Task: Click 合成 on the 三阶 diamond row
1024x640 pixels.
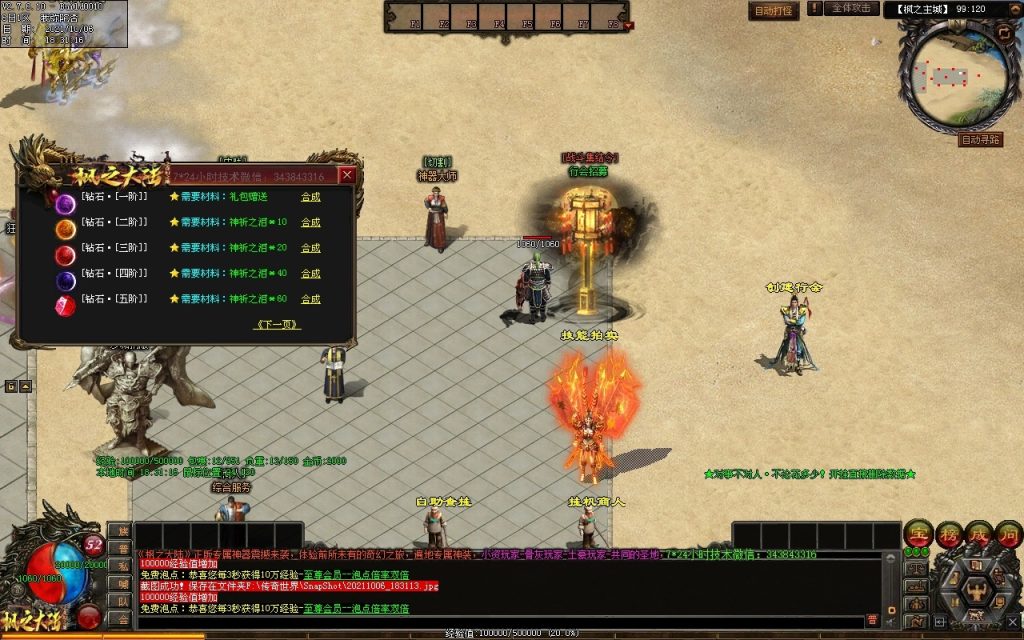Action: point(311,248)
